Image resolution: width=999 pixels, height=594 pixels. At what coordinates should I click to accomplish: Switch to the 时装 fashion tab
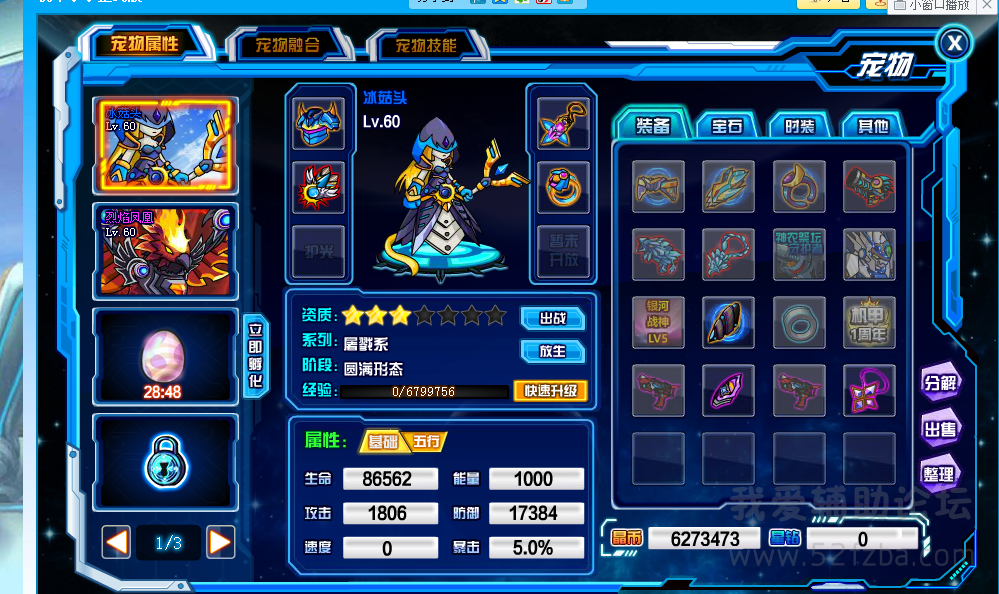(799, 126)
